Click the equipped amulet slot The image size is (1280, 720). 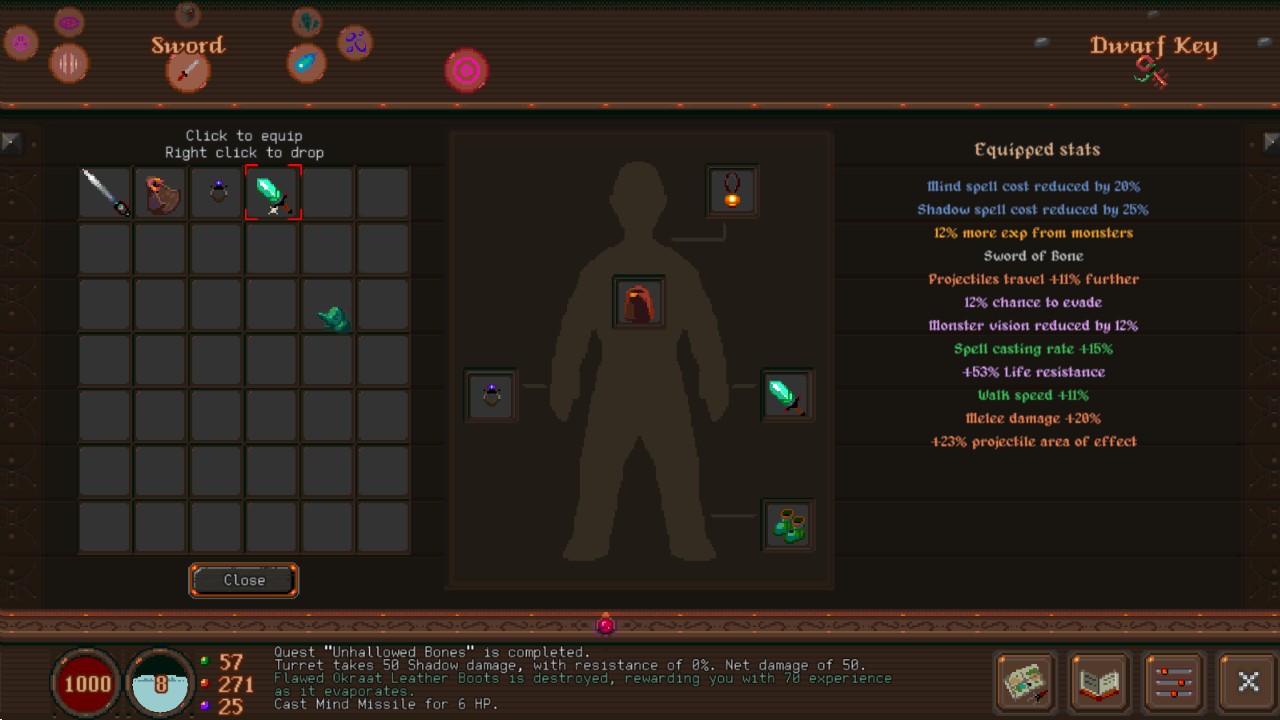tap(731, 190)
